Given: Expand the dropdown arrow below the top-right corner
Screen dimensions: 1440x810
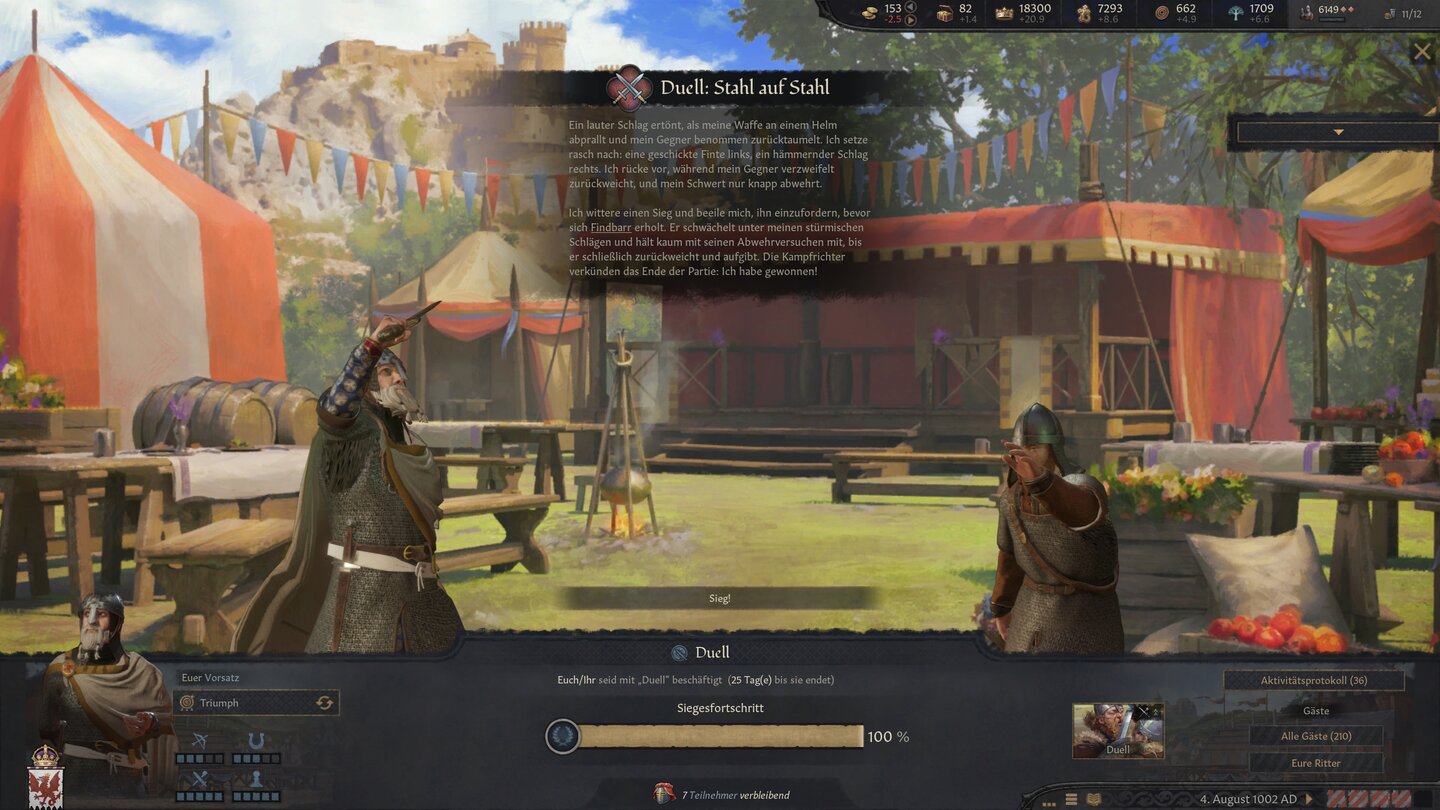Looking at the screenshot, I should pyautogui.click(x=1336, y=130).
